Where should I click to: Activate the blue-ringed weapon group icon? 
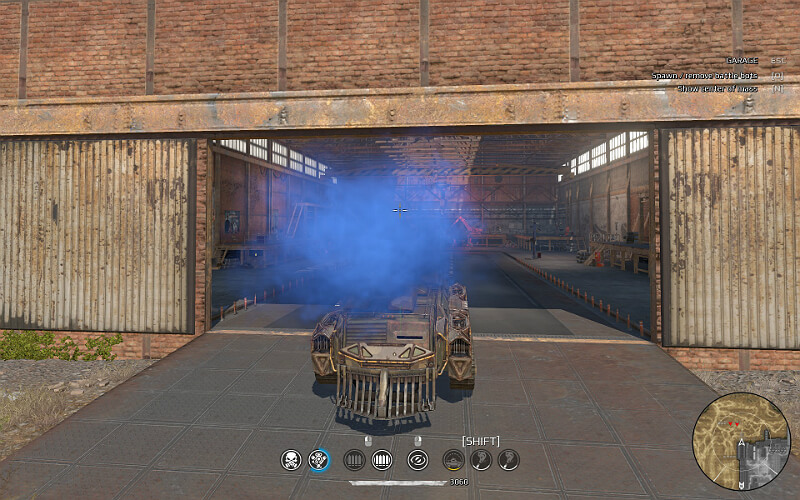pyautogui.click(x=319, y=460)
